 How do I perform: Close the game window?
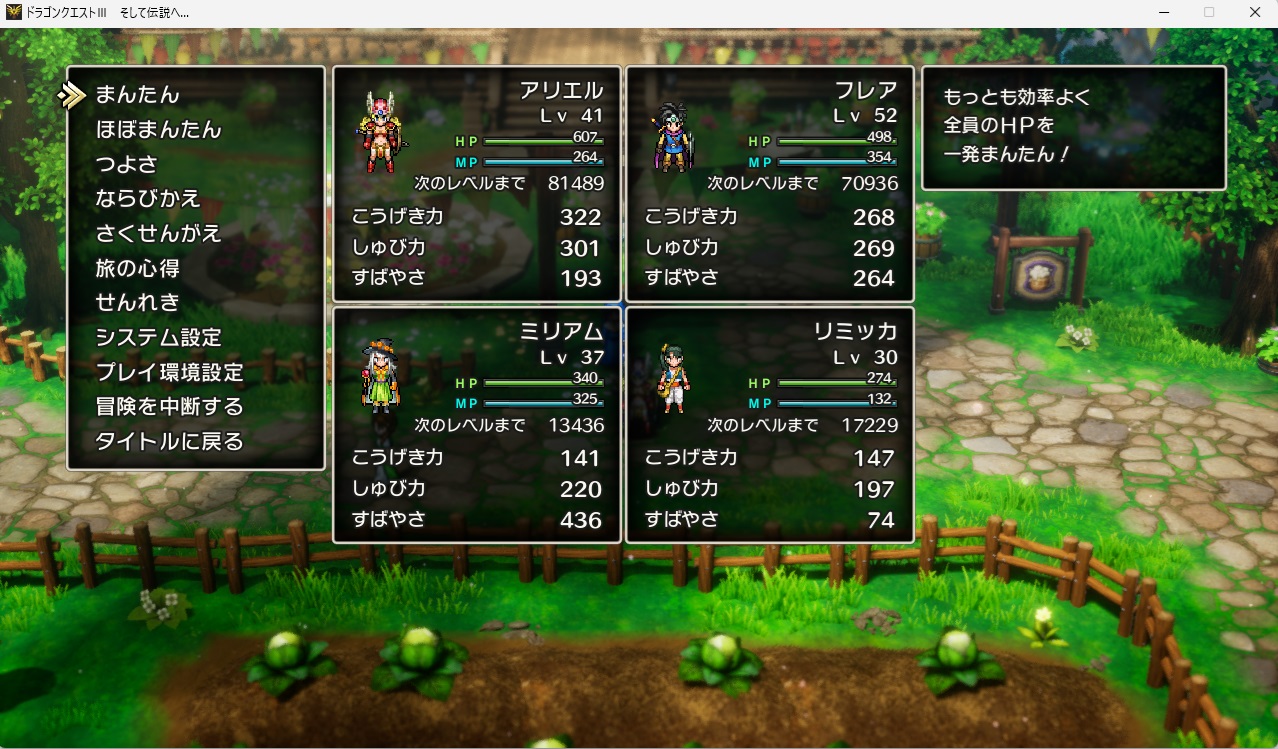pyautogui.click(x=1254, y=13)
